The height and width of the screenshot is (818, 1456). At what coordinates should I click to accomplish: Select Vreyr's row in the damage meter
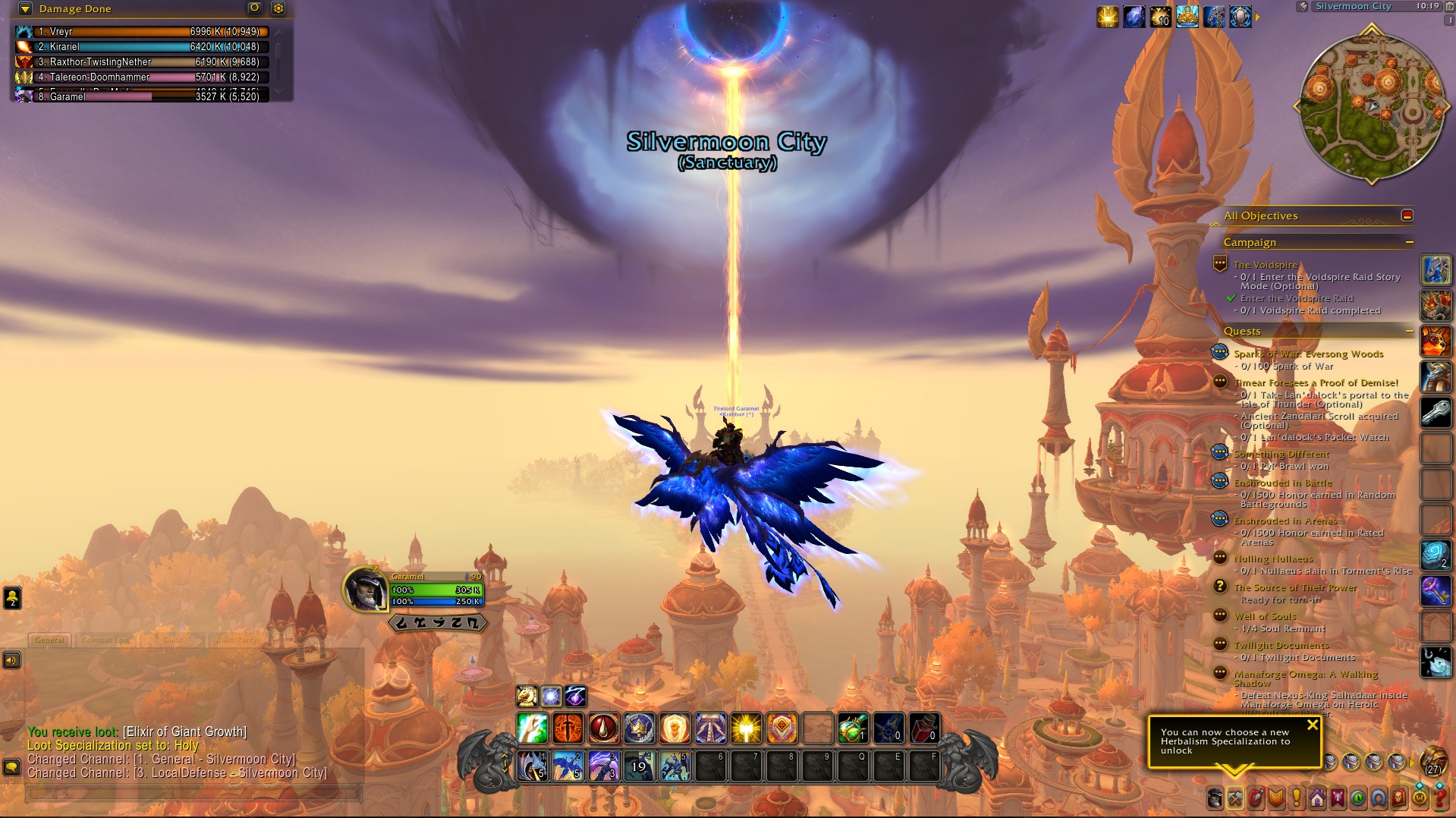[143, 32]
